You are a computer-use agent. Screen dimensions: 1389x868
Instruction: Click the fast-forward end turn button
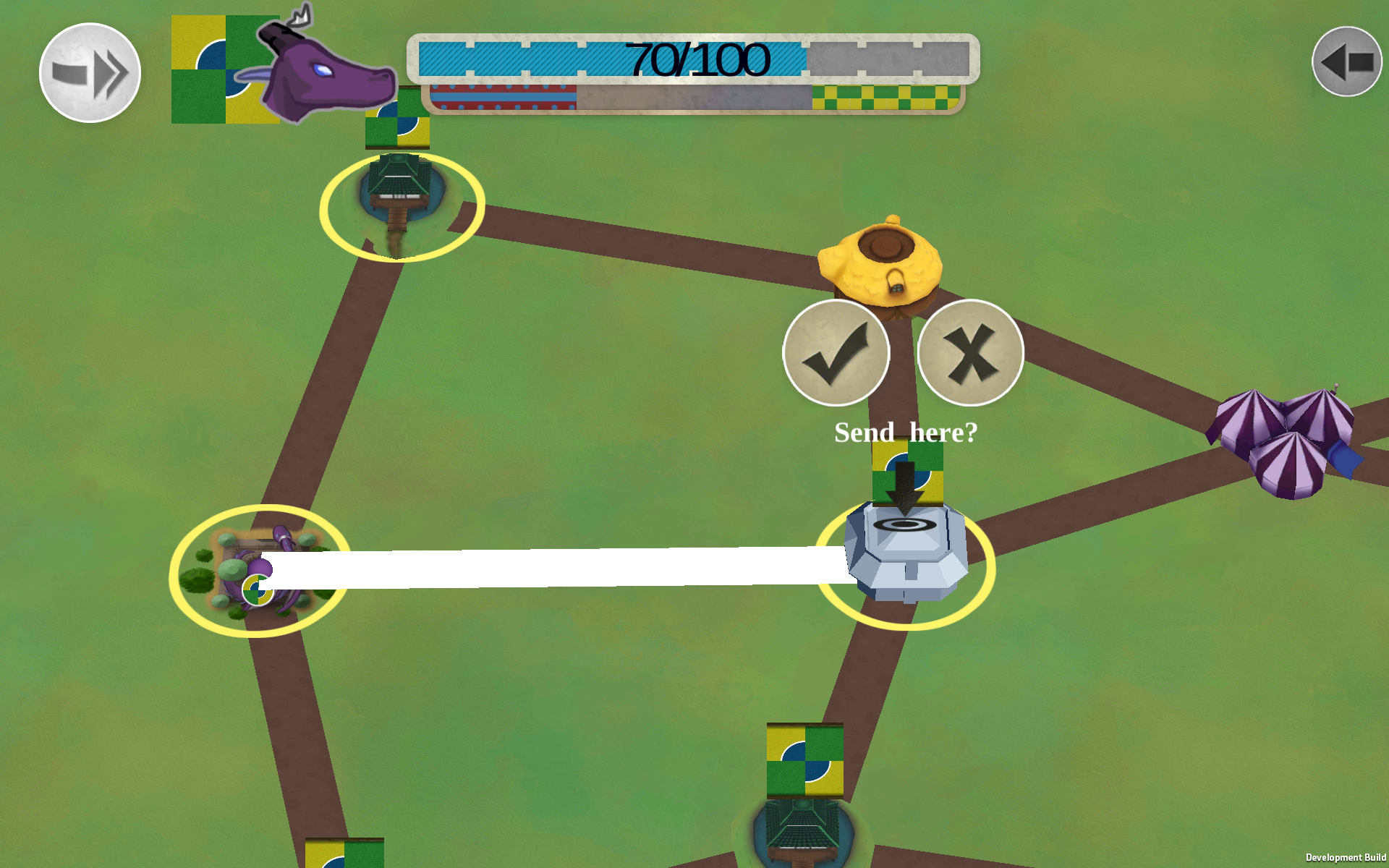[x=90, y=73]
